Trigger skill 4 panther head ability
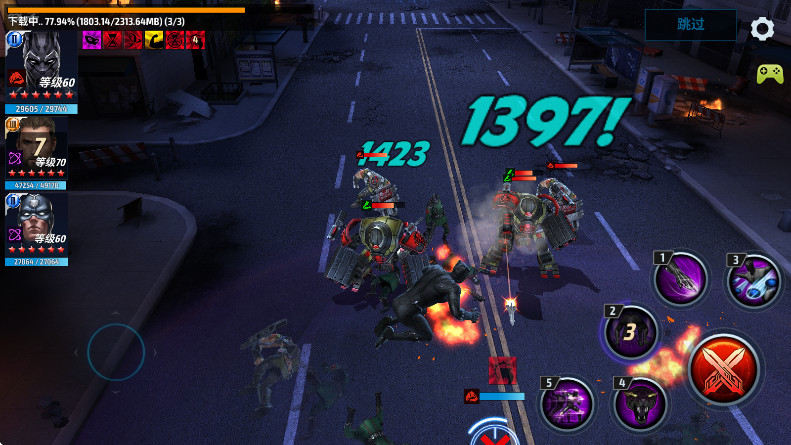 pos(639,403)
